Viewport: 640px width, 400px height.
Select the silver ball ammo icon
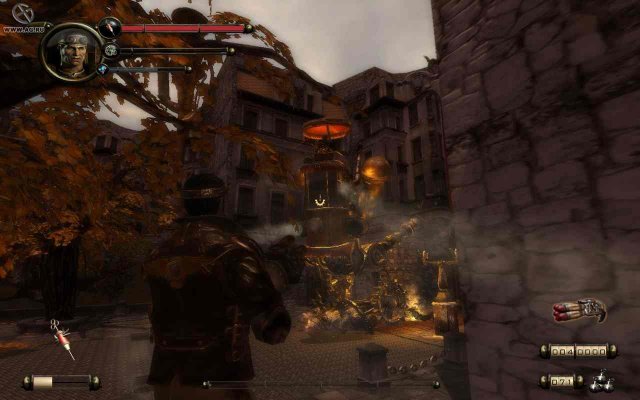pos(600,379)
